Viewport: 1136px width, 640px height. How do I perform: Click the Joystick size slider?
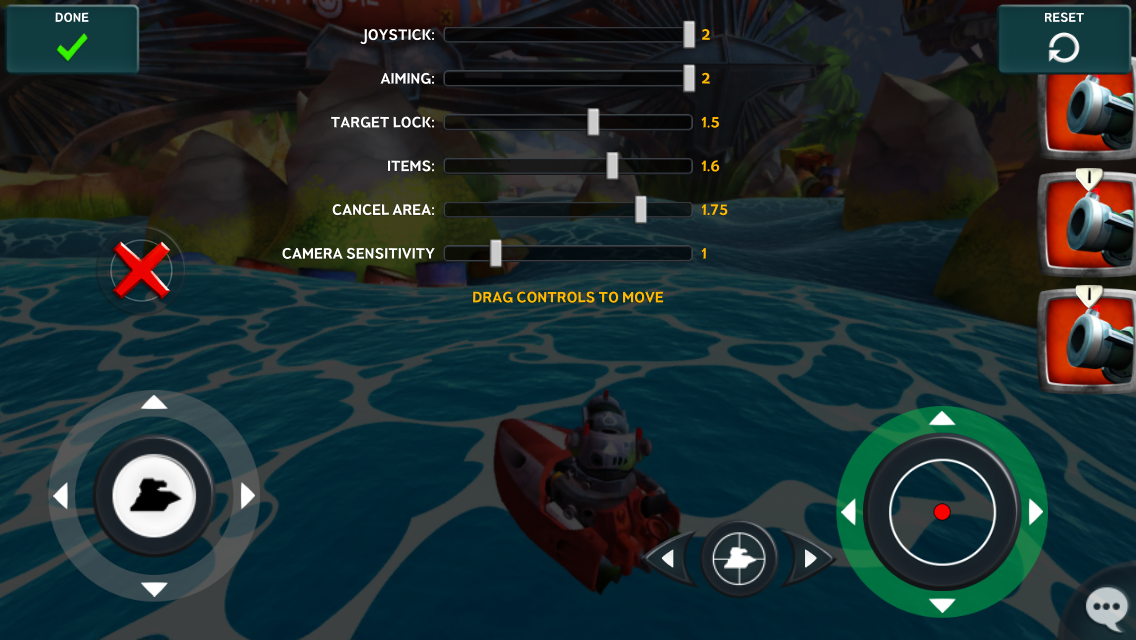pyautogui.click(x=689, y=35)
